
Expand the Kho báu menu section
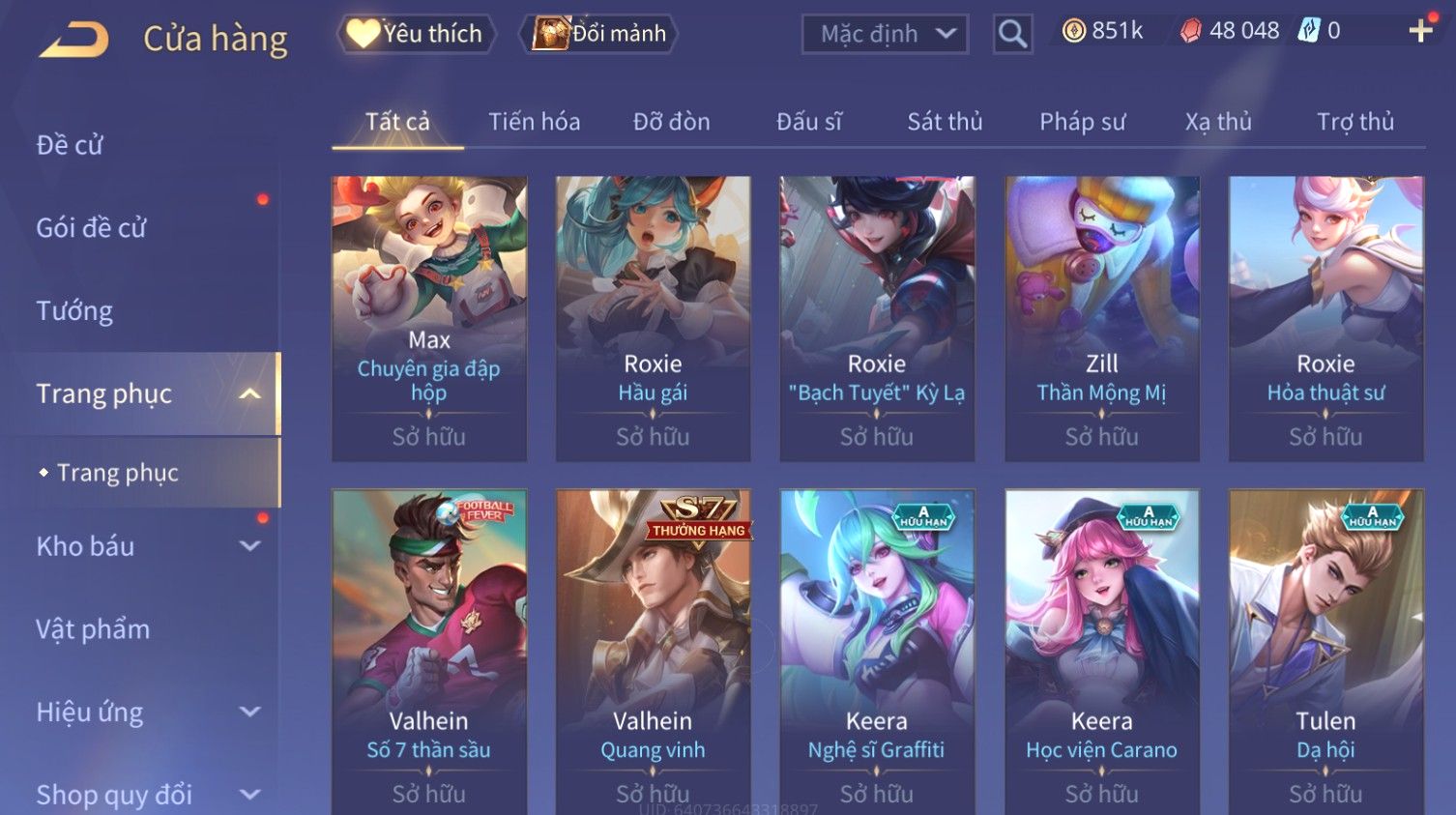[x=249, y=546]
